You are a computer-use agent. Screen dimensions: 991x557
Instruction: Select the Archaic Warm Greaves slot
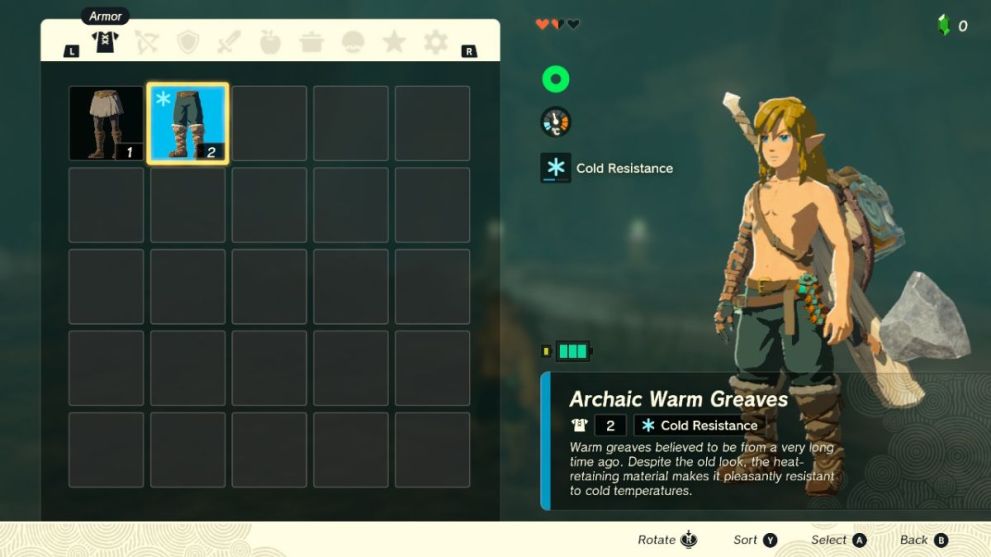[x=188, y=123]
